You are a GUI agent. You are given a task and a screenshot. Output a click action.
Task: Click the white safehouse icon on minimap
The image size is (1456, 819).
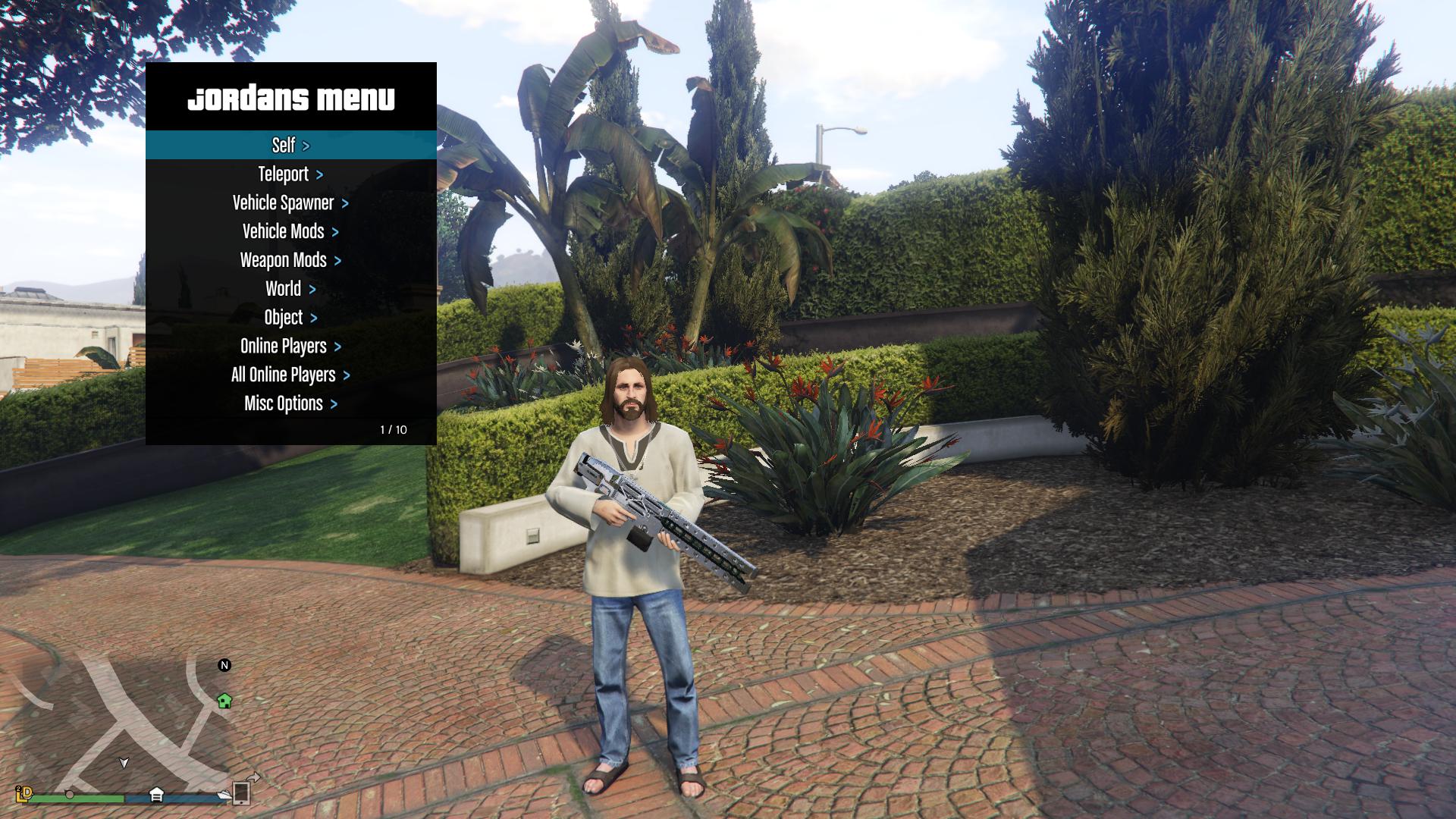[156, 794]
